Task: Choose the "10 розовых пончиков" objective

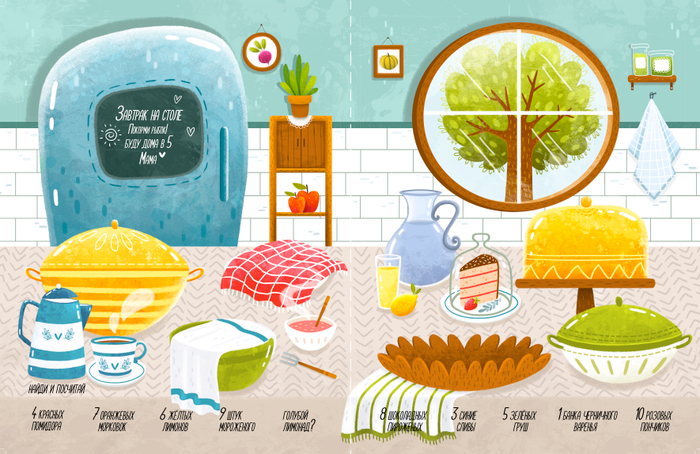Action: point(654,420)
